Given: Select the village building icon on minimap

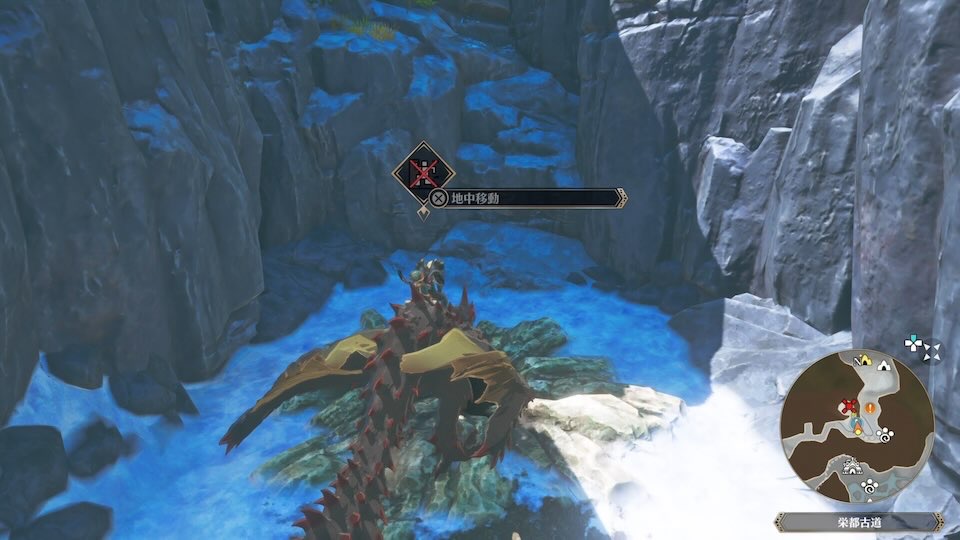Looking at the screenshot, I should [x=852, y=465].
